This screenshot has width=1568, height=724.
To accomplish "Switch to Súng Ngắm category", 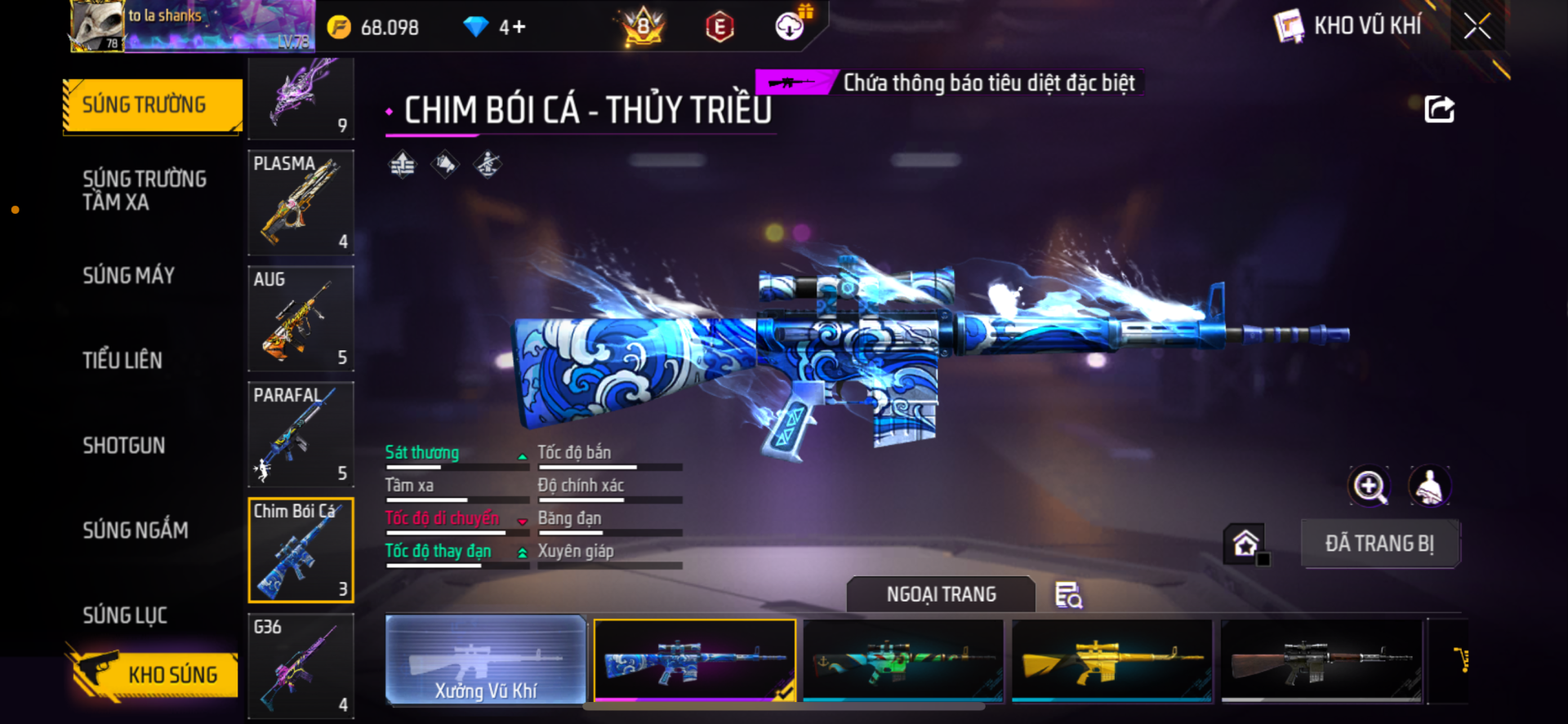I will 136,531.
